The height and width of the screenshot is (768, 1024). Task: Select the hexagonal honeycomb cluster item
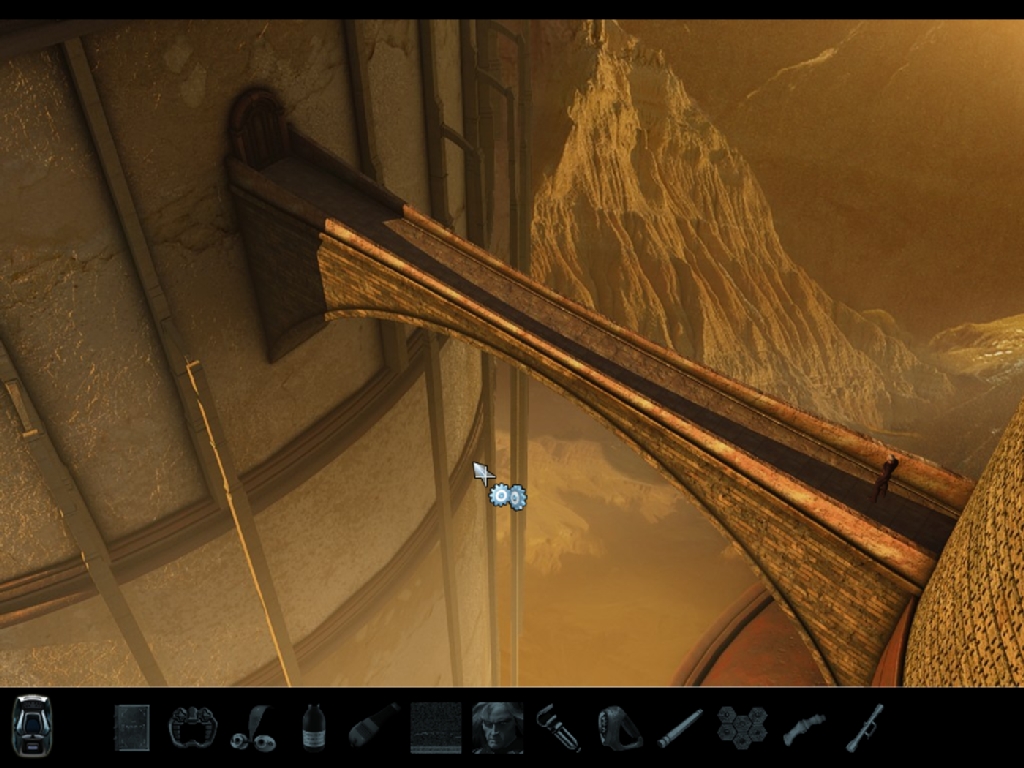point(741,727)
